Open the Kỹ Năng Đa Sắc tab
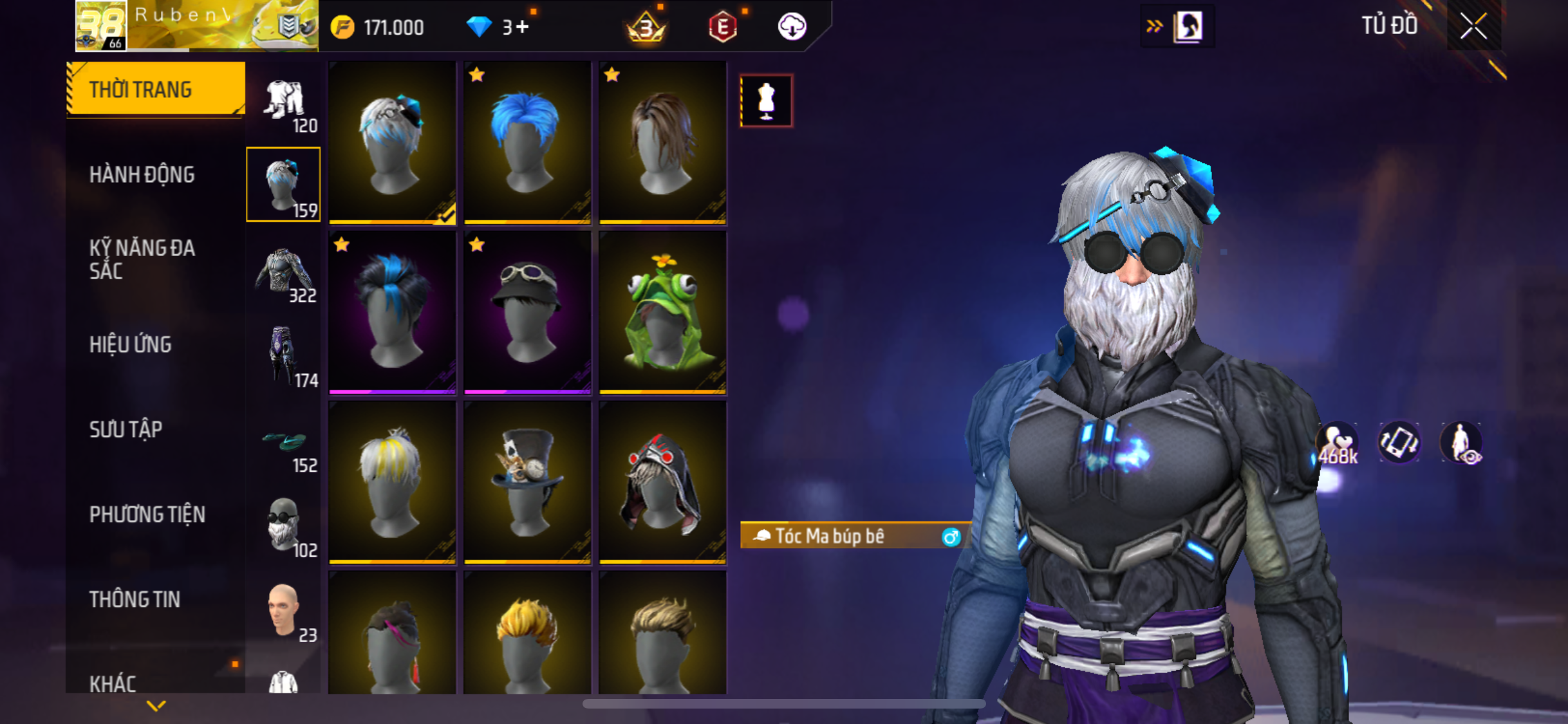This screenshot has width=1568, height=724. 142,259
